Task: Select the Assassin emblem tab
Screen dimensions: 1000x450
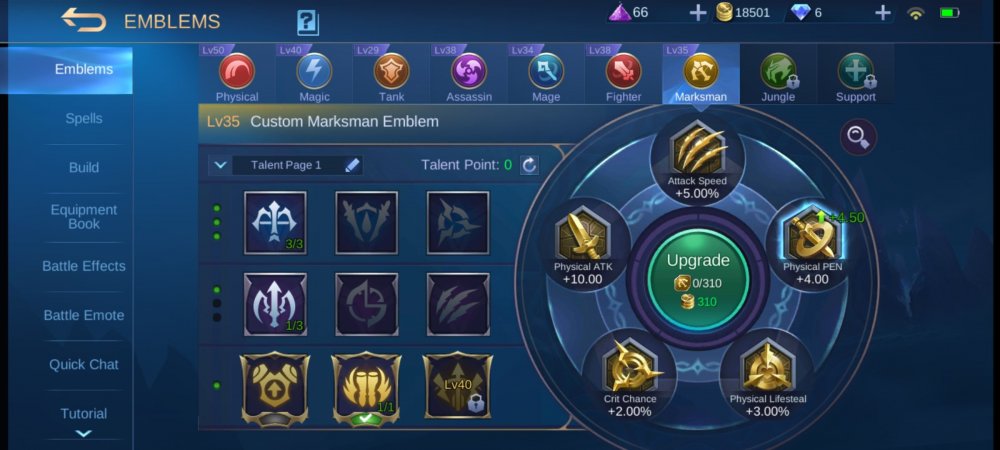Action: (469, 75)
